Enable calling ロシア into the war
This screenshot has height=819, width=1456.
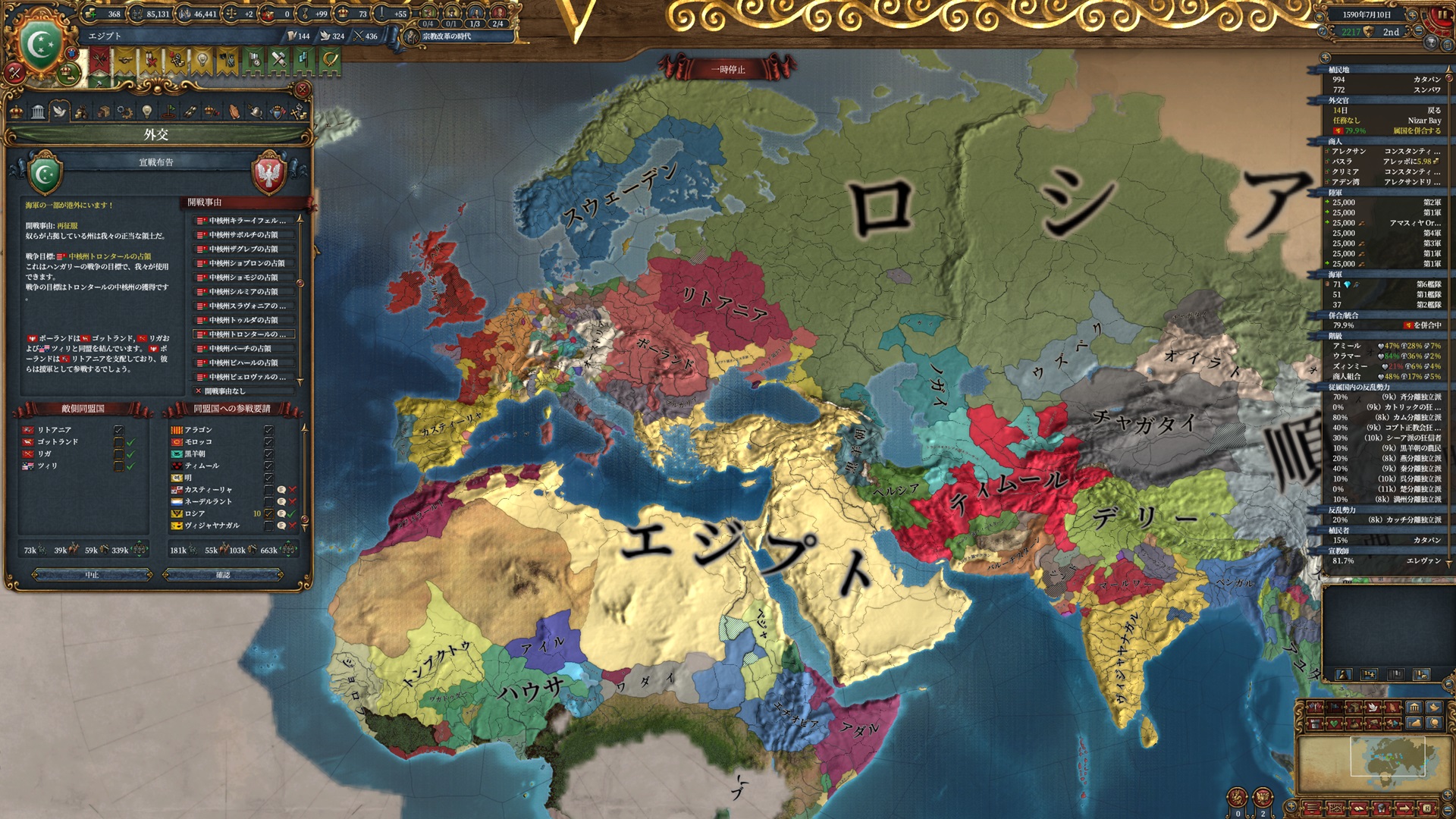click(268, 514)
